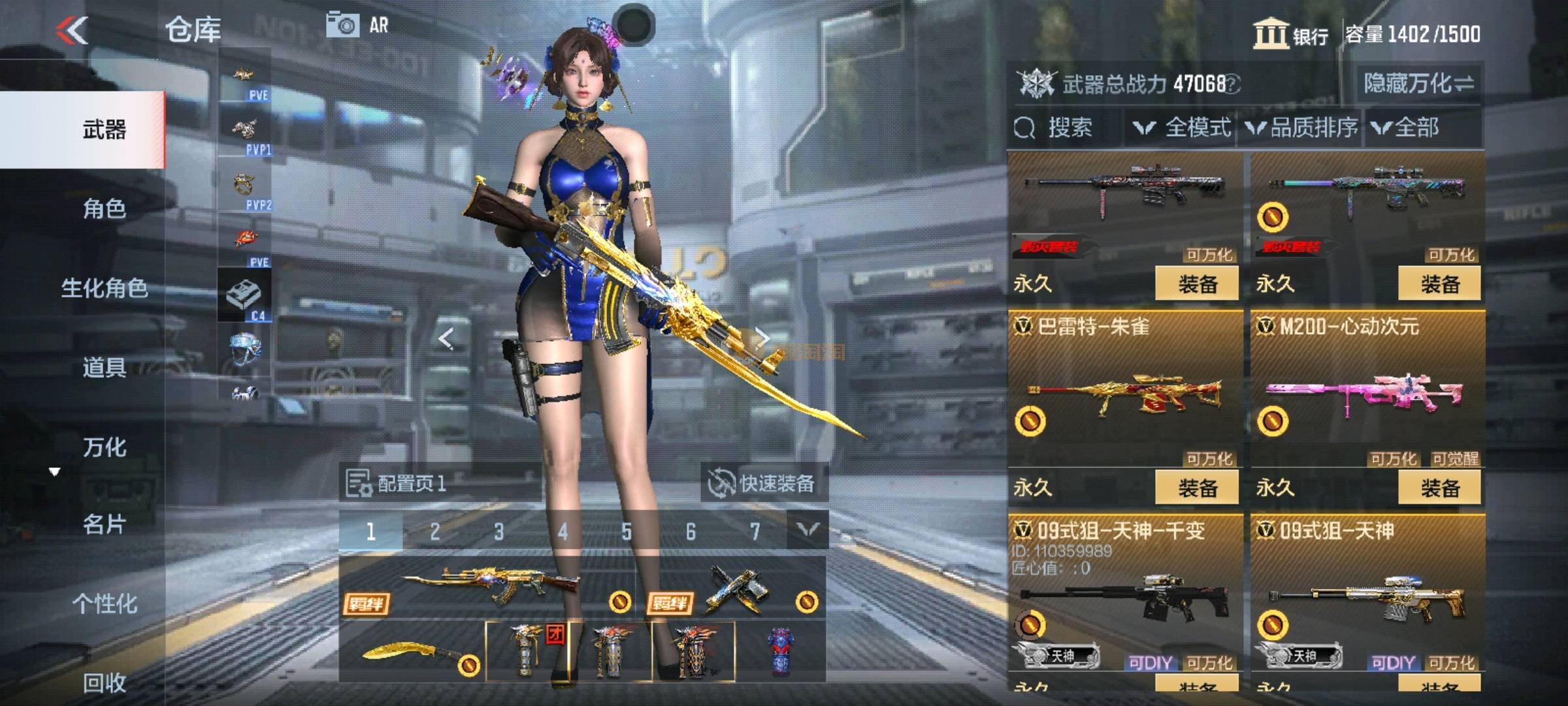
Task: Switch to loadout page 3
Action: point(498,531)
